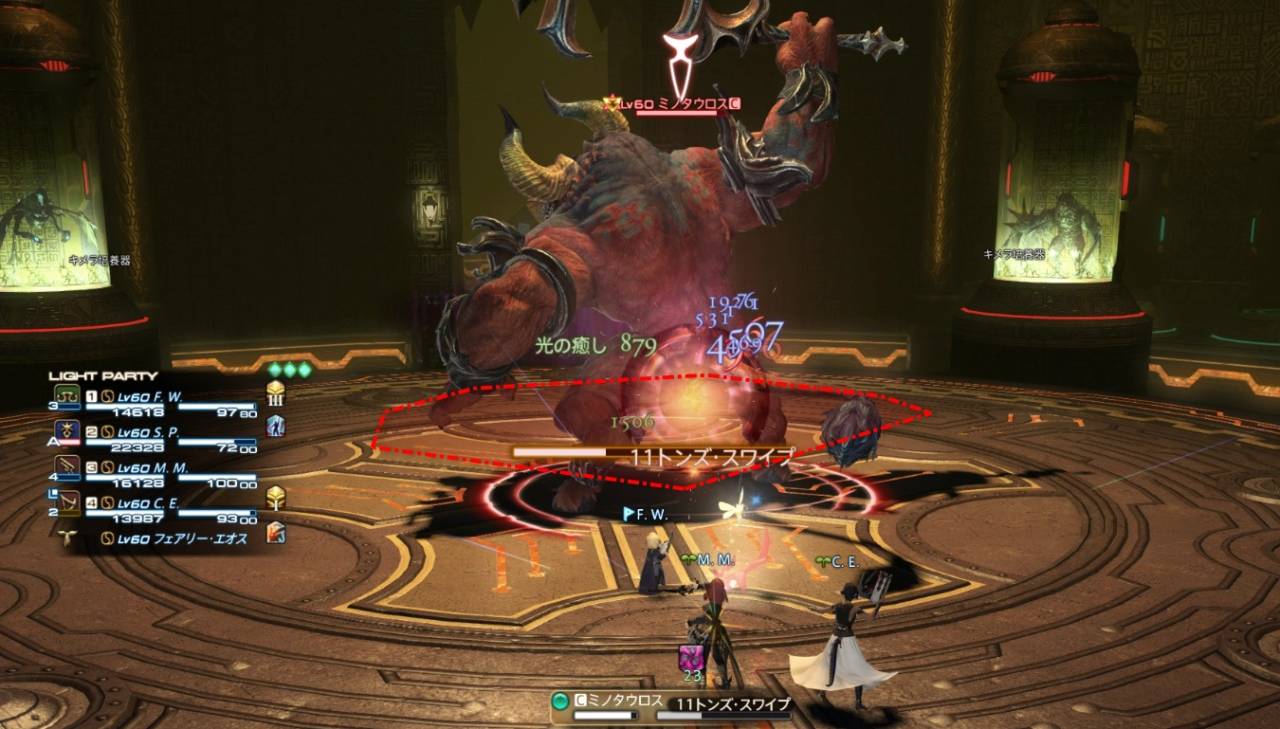The image size is (1280, 729).
Task: Click S. P.'s blue job icon in the party list
Action: pos(66,428)
